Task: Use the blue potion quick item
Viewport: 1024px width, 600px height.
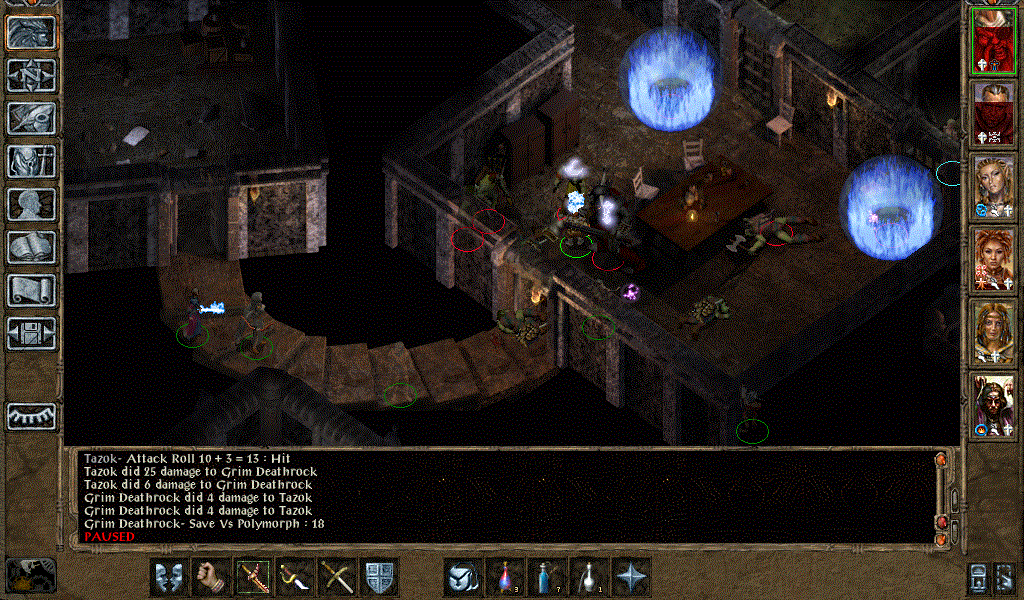Action: [x=547, y=577]
